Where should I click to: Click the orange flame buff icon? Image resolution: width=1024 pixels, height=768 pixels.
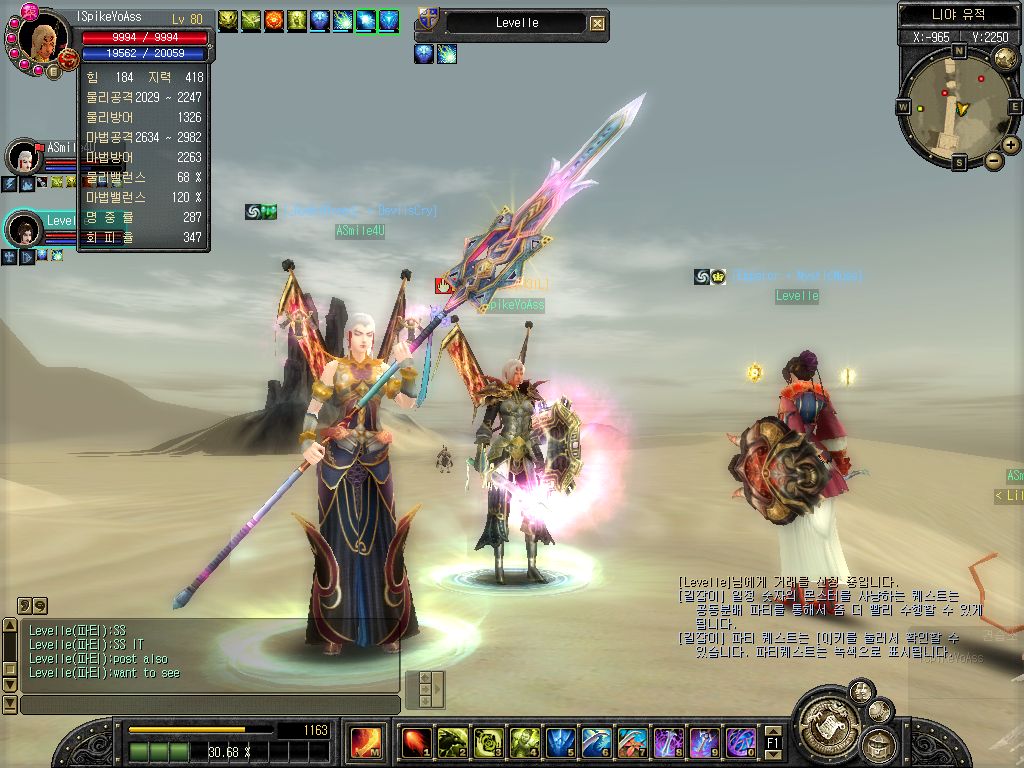pos(273,21)
